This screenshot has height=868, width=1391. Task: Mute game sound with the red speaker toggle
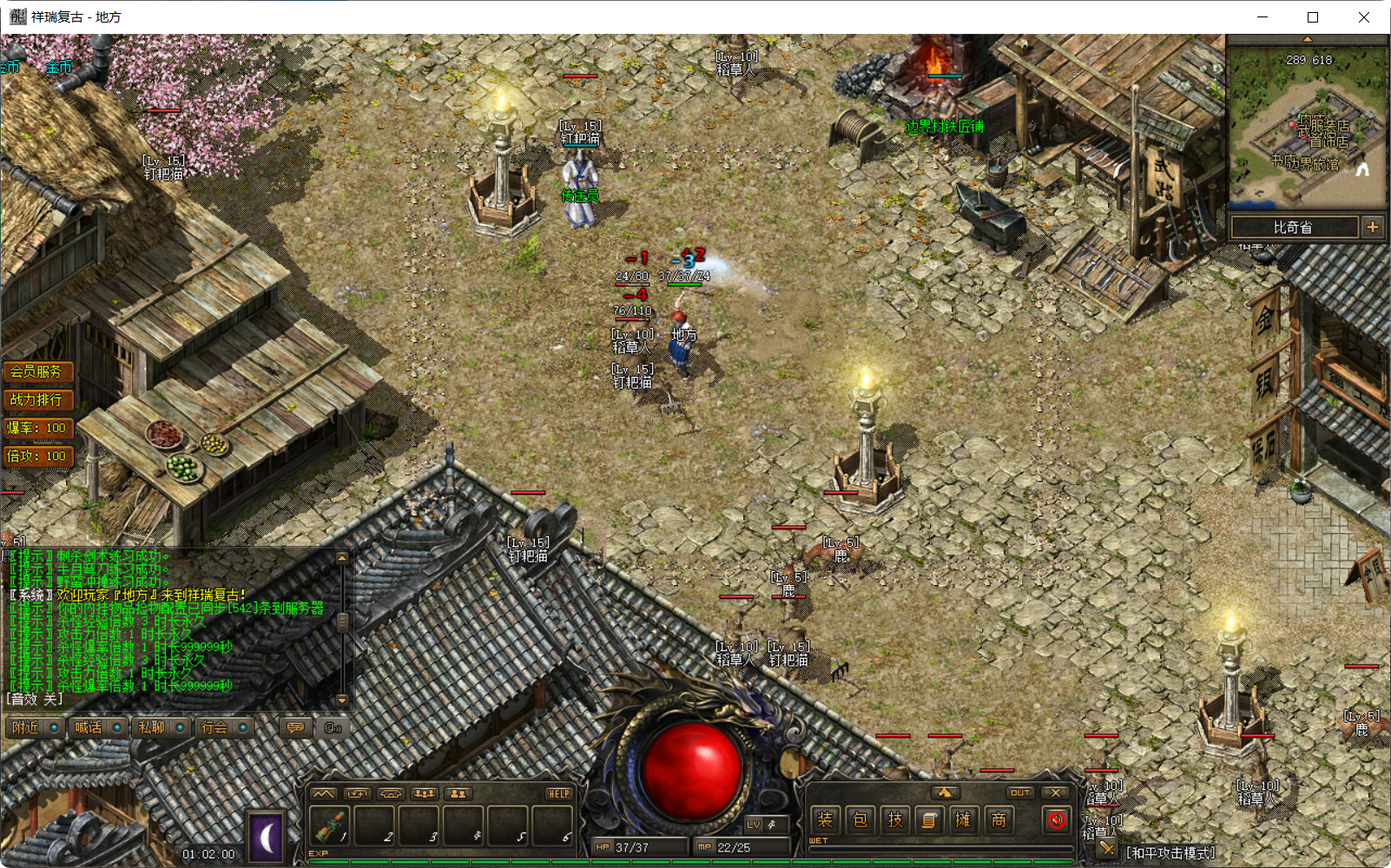pos(1057,819)
